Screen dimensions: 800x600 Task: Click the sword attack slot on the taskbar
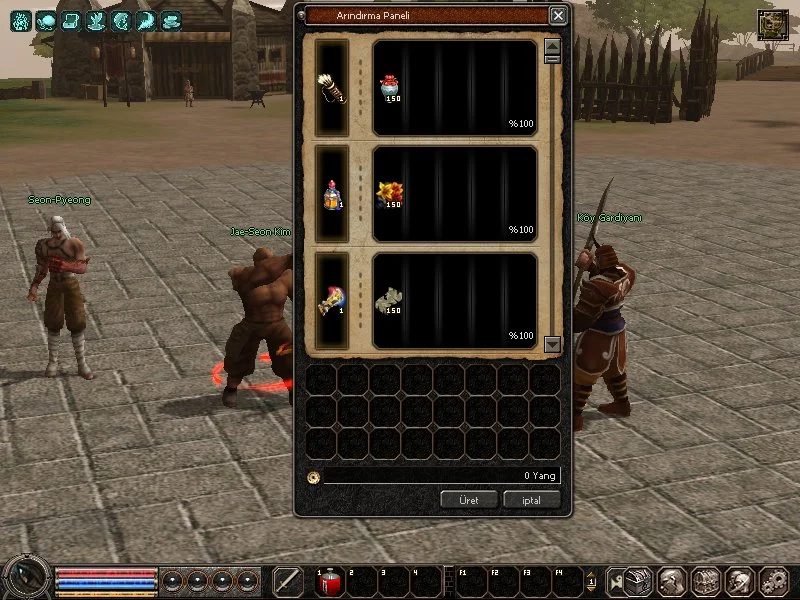point(288,581)
